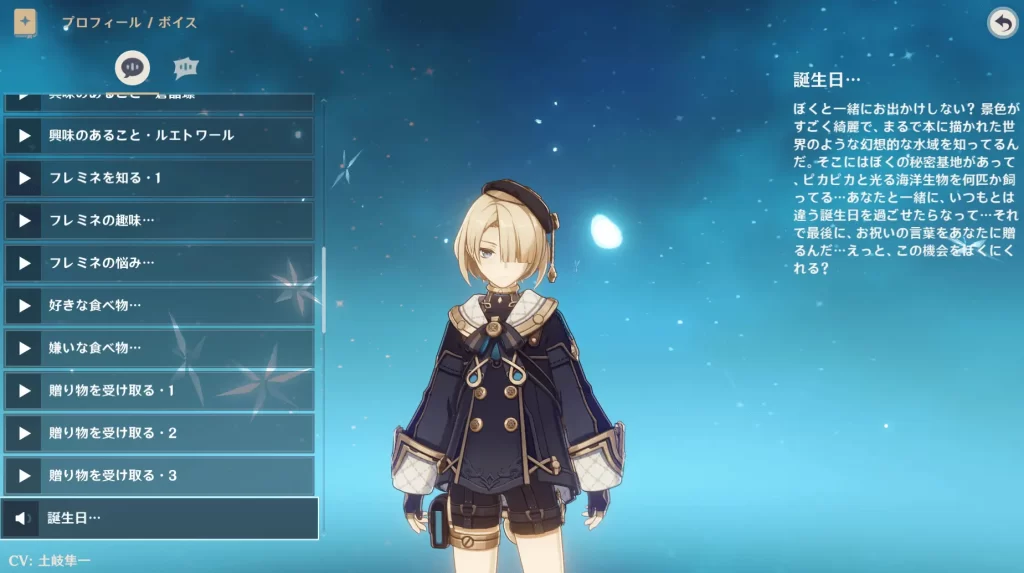The image size is (1024, 573).
Task: Click the return arrow button
Action: pyautogui.click(x=1001, y=23)
